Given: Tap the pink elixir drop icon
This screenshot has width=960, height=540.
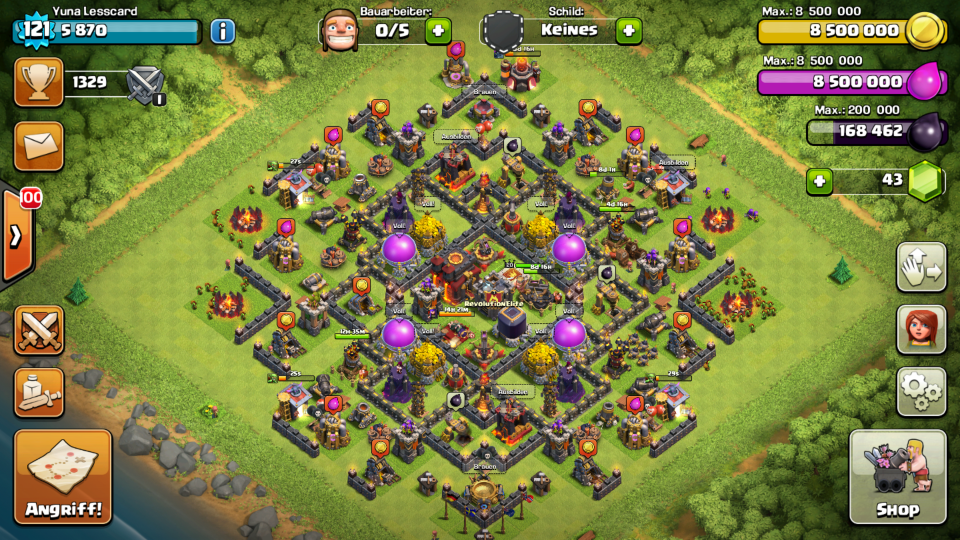Looking at the screenshot, I should 926,82.
